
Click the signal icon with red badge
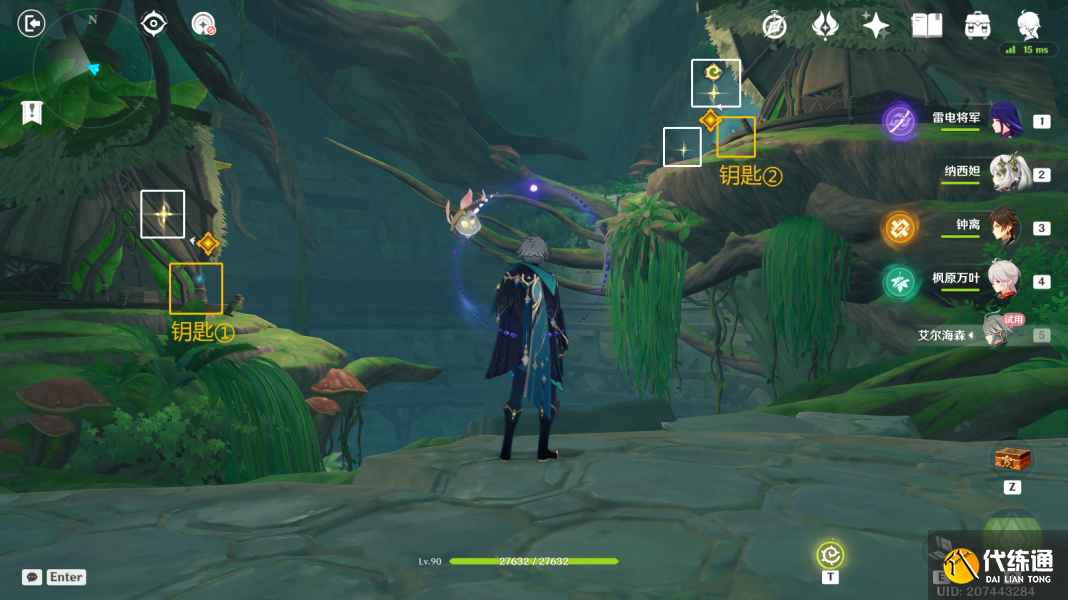[204, 24]
